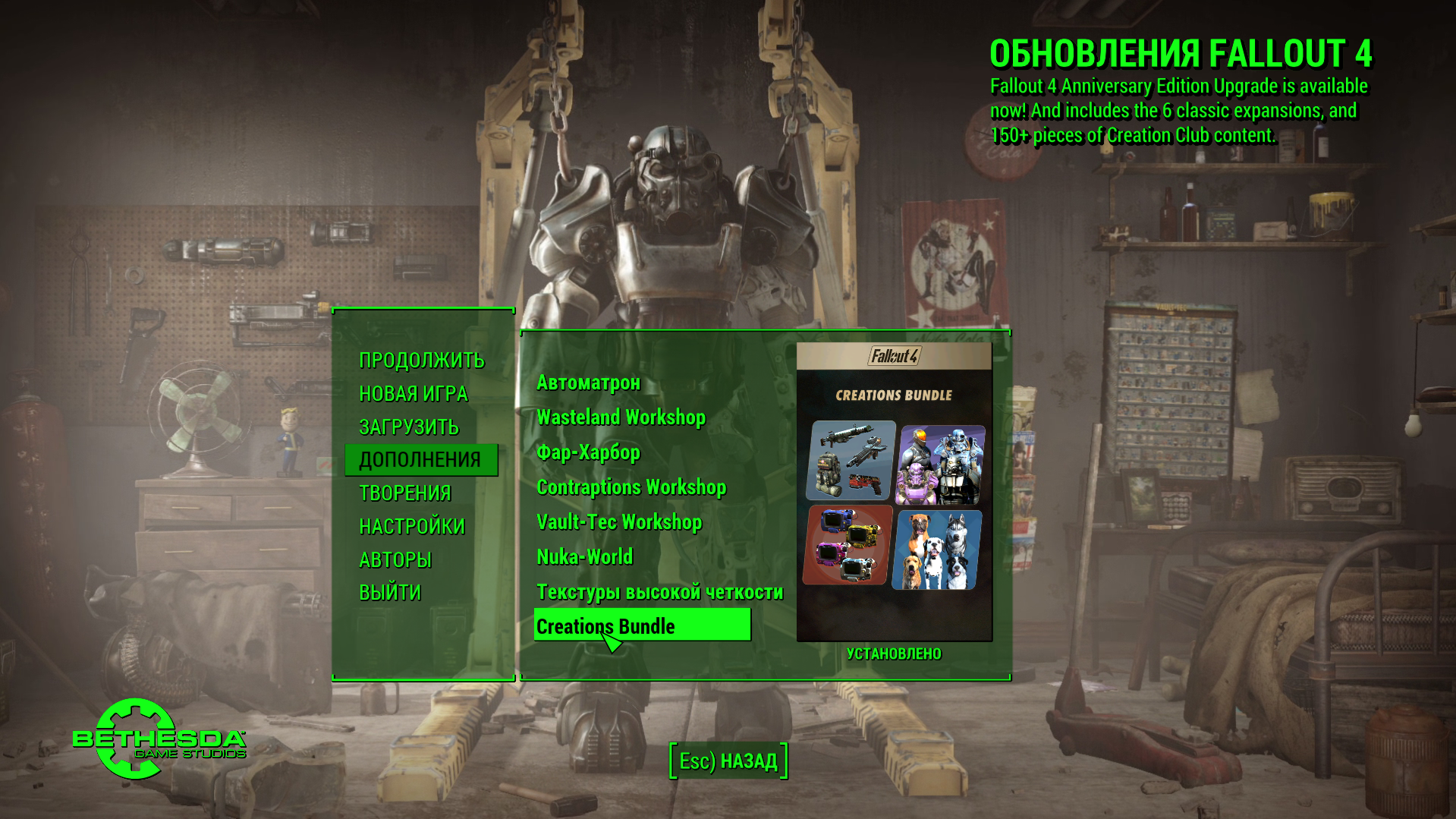Show the АВТОРЫ credits

395,560
